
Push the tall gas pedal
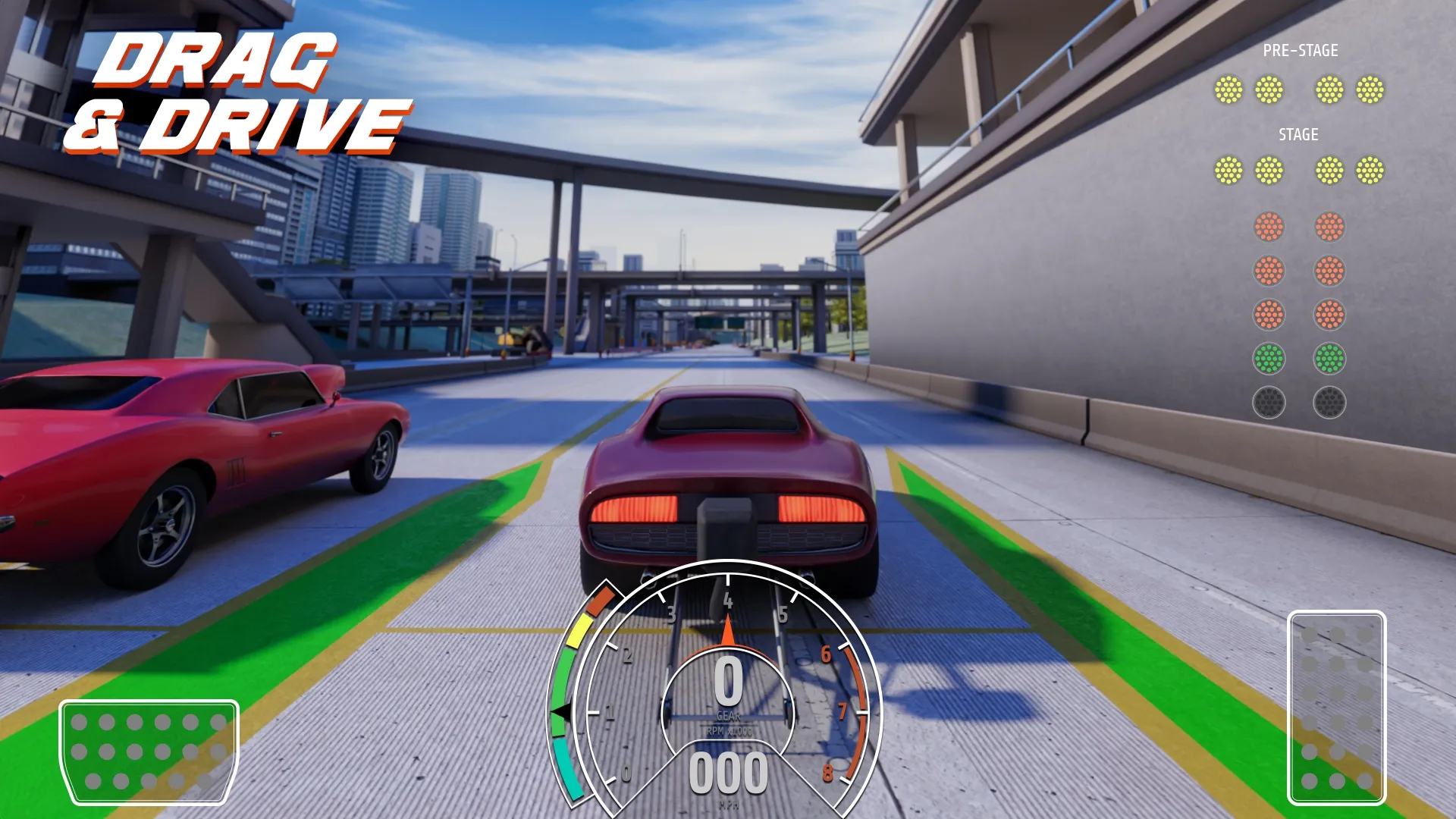(x=1336, y=707)
